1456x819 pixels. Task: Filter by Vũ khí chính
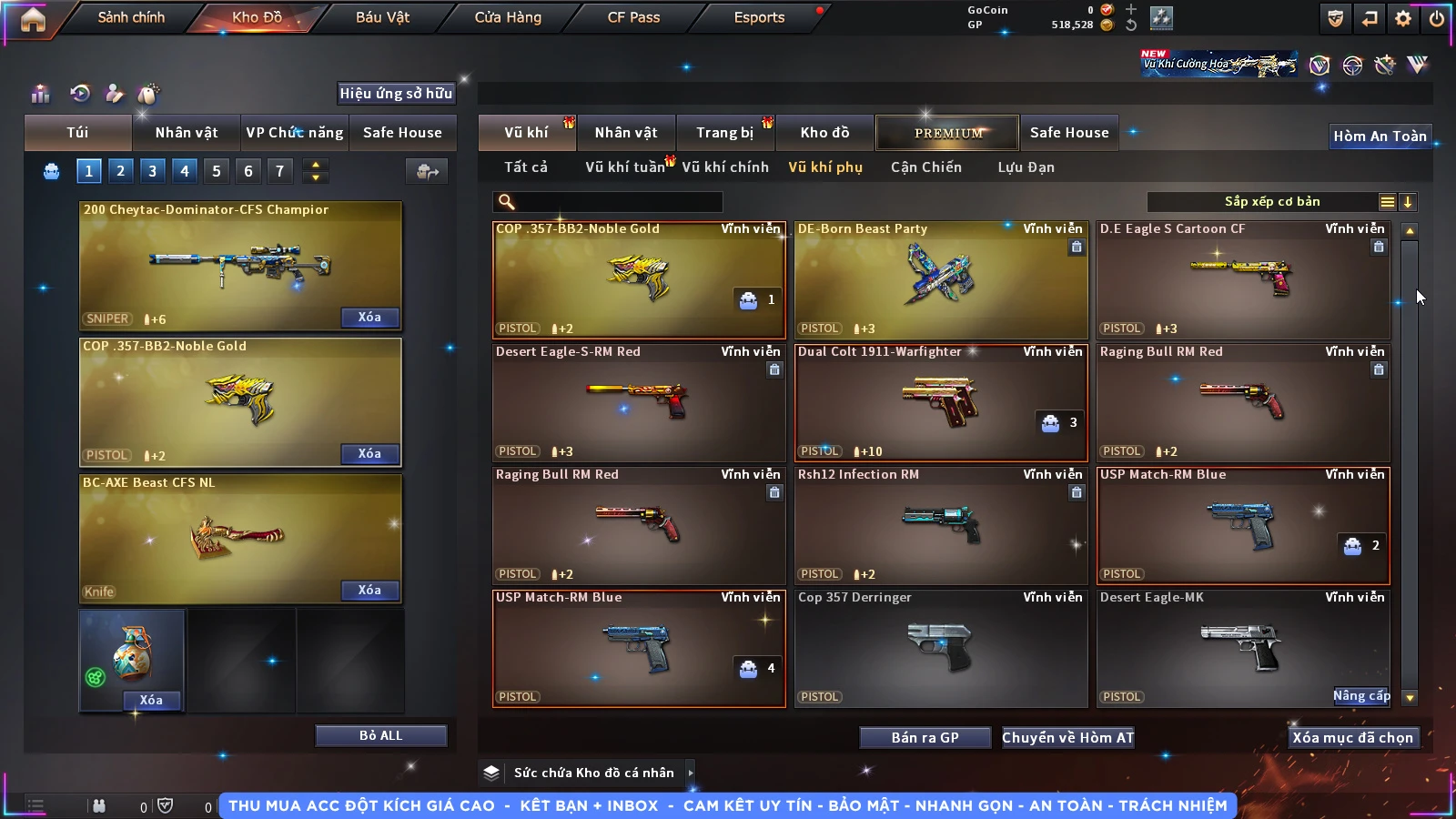pyautogui.click(x=725, y=167)
